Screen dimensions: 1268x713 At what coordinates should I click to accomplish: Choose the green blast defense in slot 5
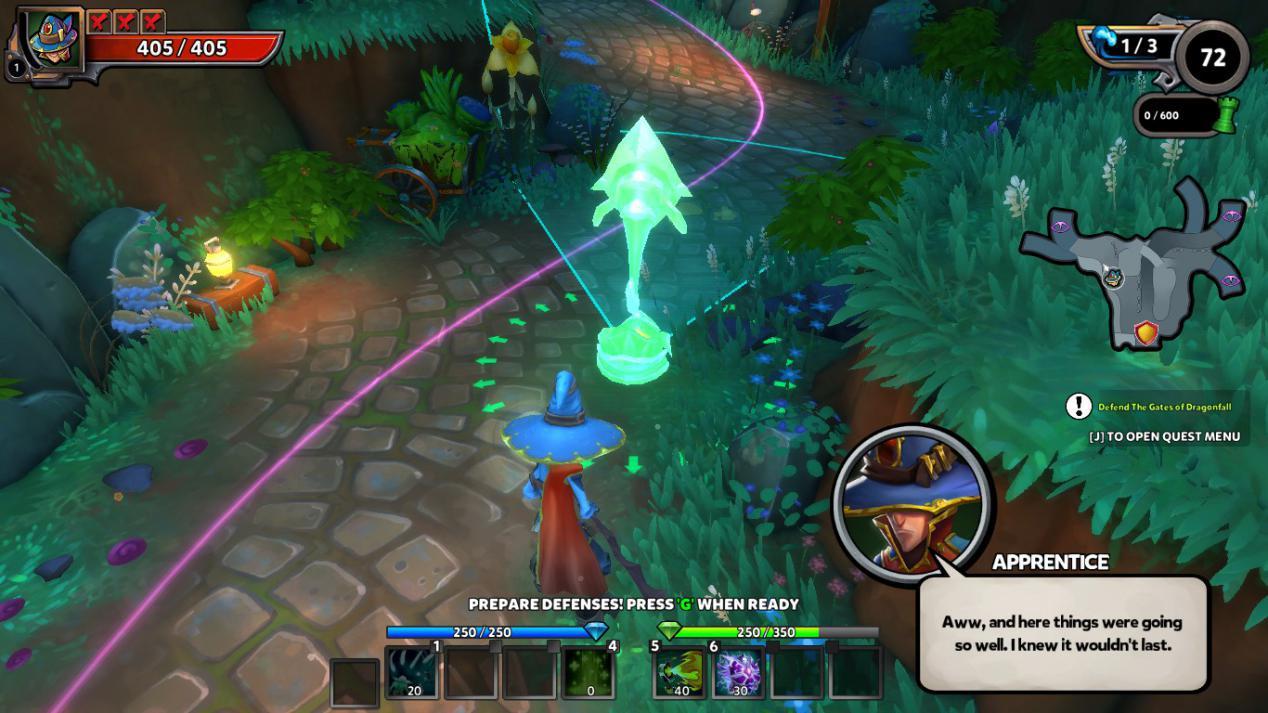point(680,672)
